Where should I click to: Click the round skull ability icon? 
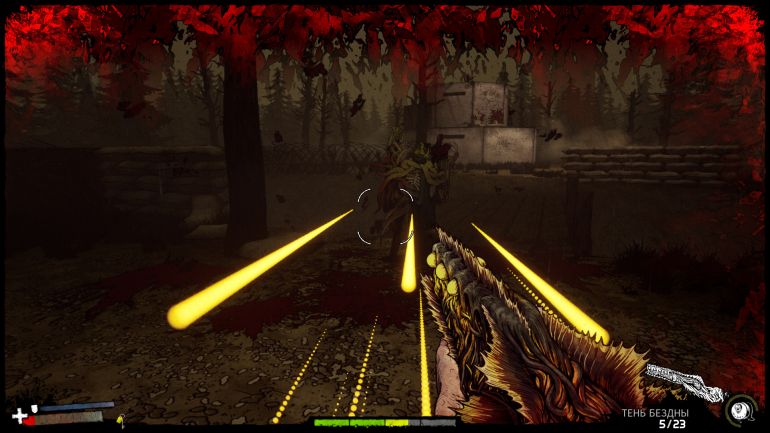(739, 409)
